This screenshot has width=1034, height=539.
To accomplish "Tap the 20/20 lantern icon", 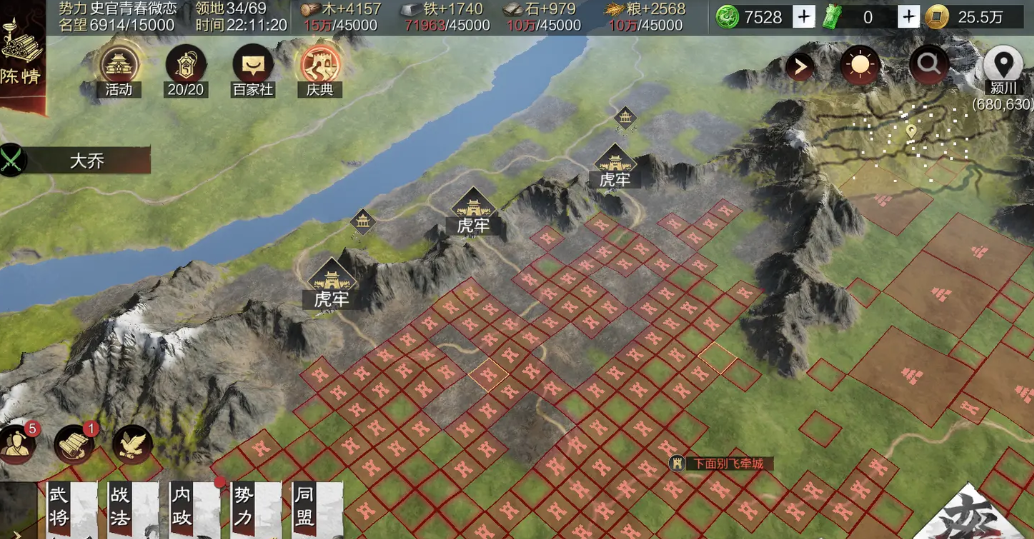I will pyautogui.click(x=185, y=66).
